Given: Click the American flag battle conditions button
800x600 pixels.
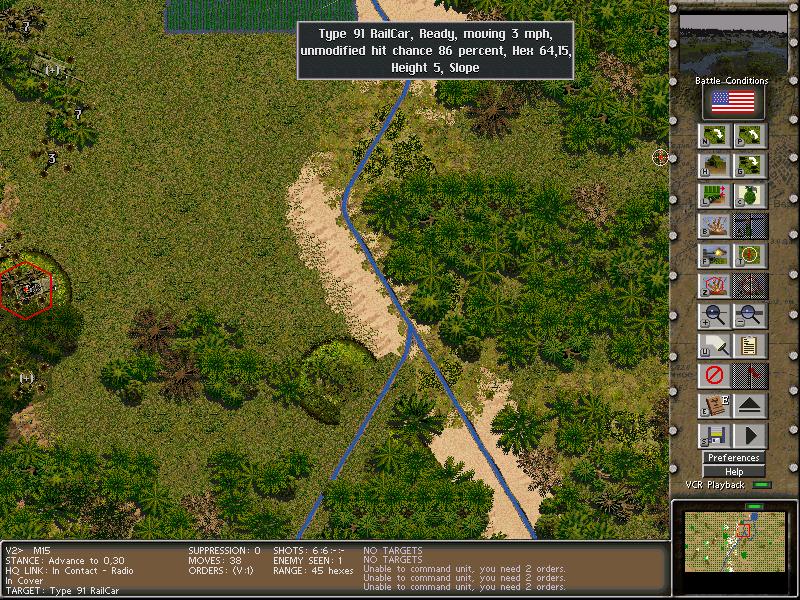Looking at the screenshot, I should pos(733,102).
